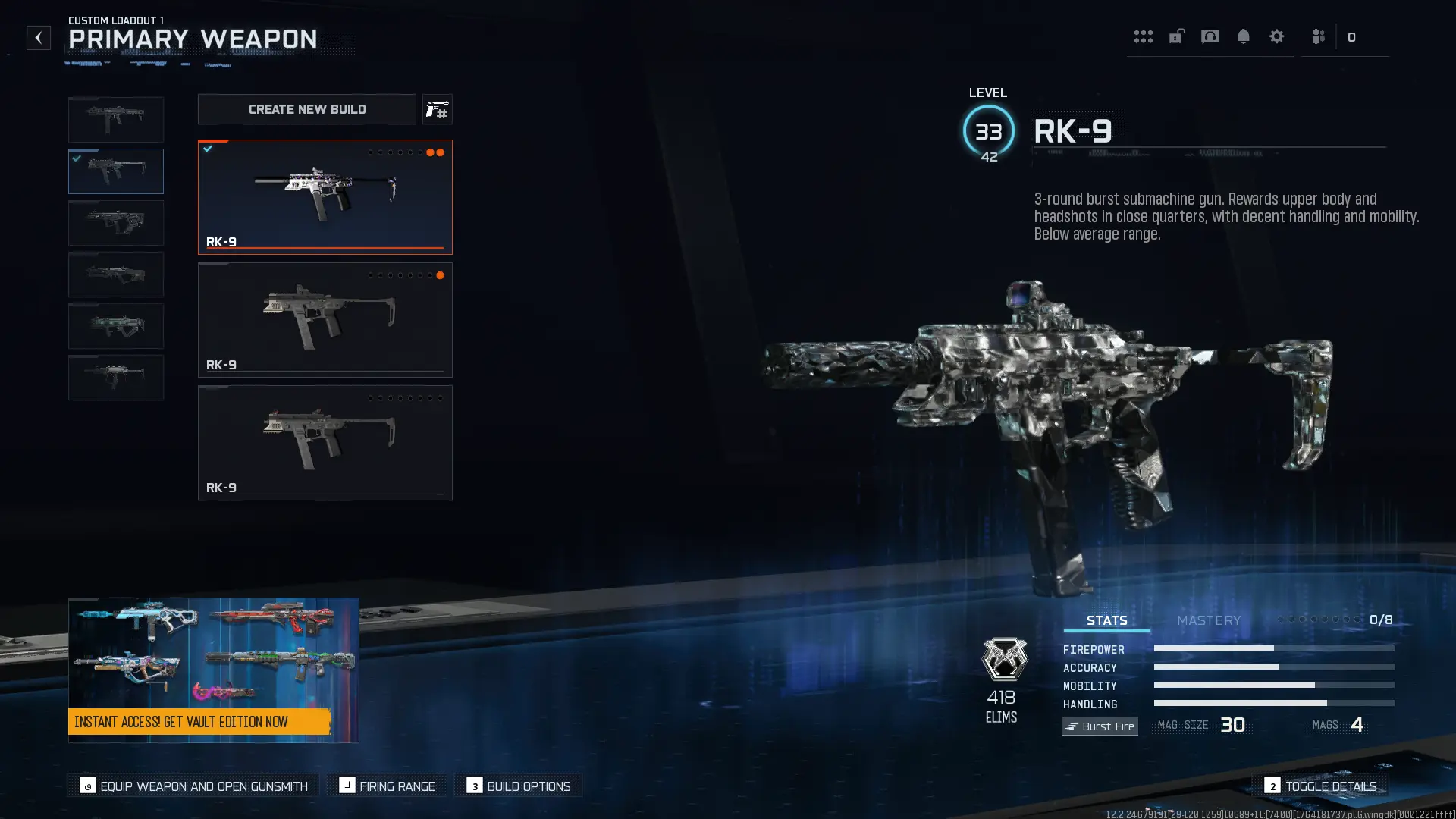Click the Level 33 progress ring
The image size is (1456, 819).
(x=987, y=129)
